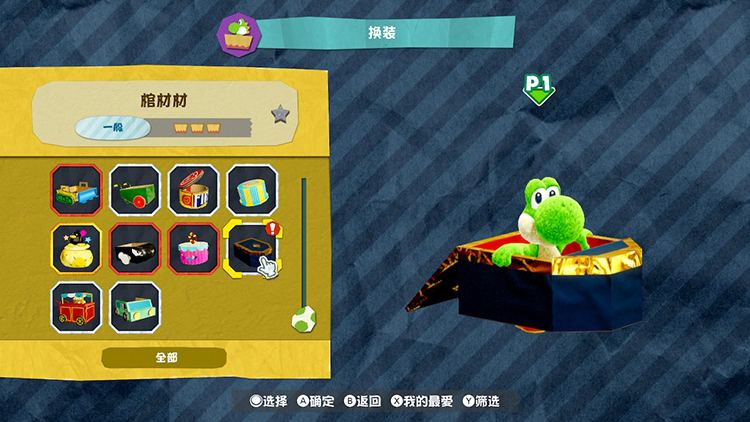Toggle the favorite star icon
The image size is (750, 422).
[x=281, y=114]
